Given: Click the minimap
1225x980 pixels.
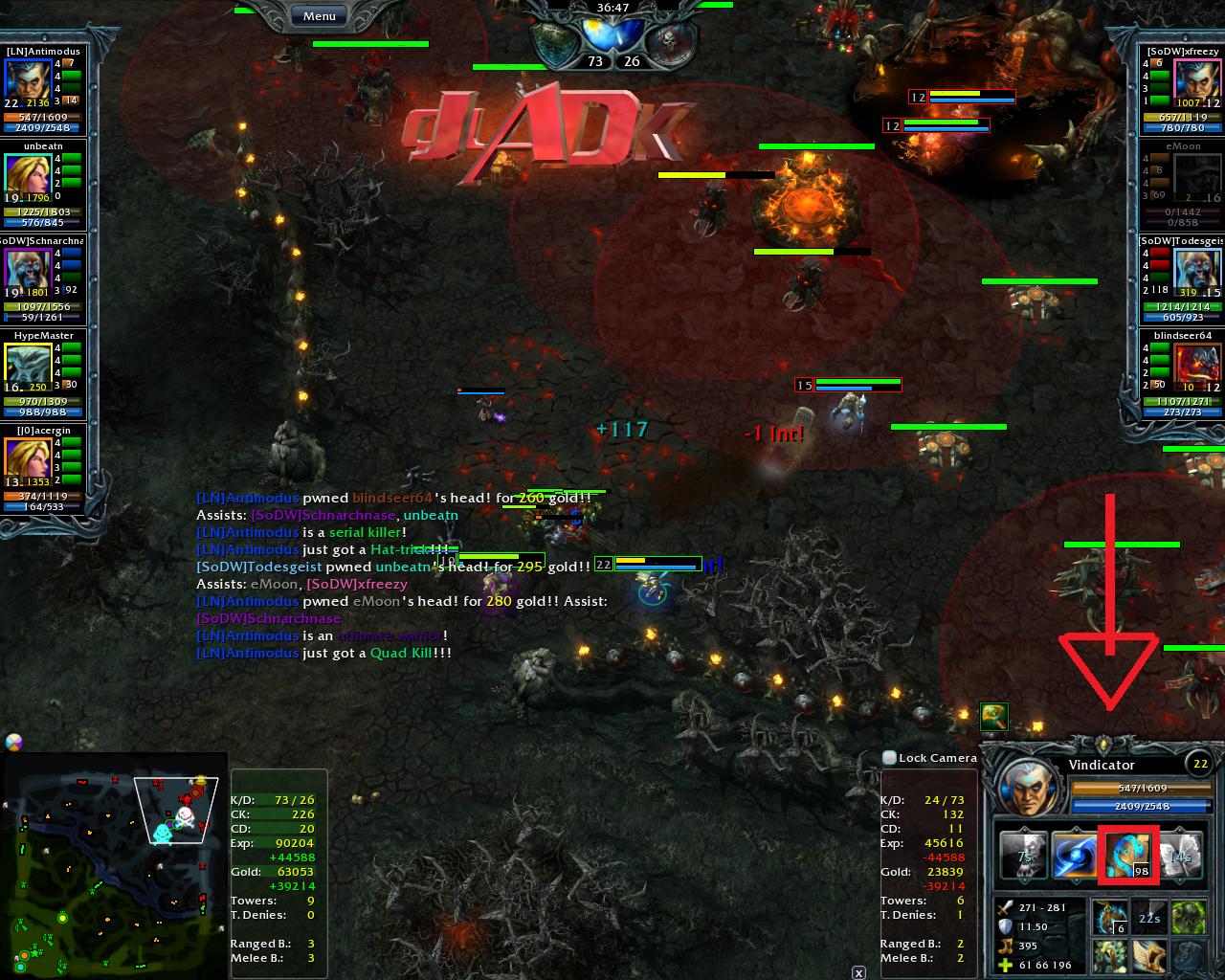Looking at the screenshot, I should click(x=115, y=866).
